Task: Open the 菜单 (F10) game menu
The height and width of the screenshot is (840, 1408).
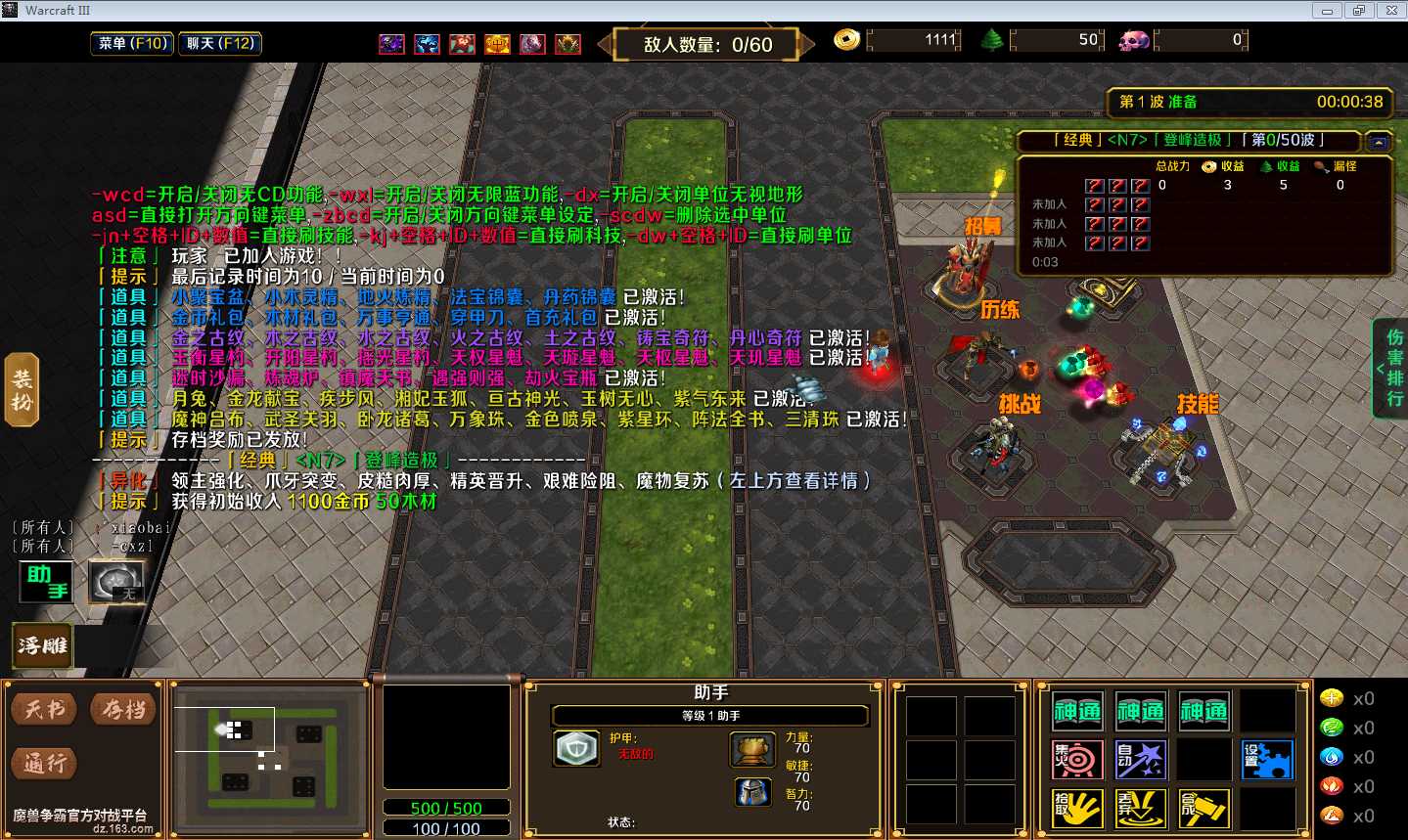Action: 132,43
